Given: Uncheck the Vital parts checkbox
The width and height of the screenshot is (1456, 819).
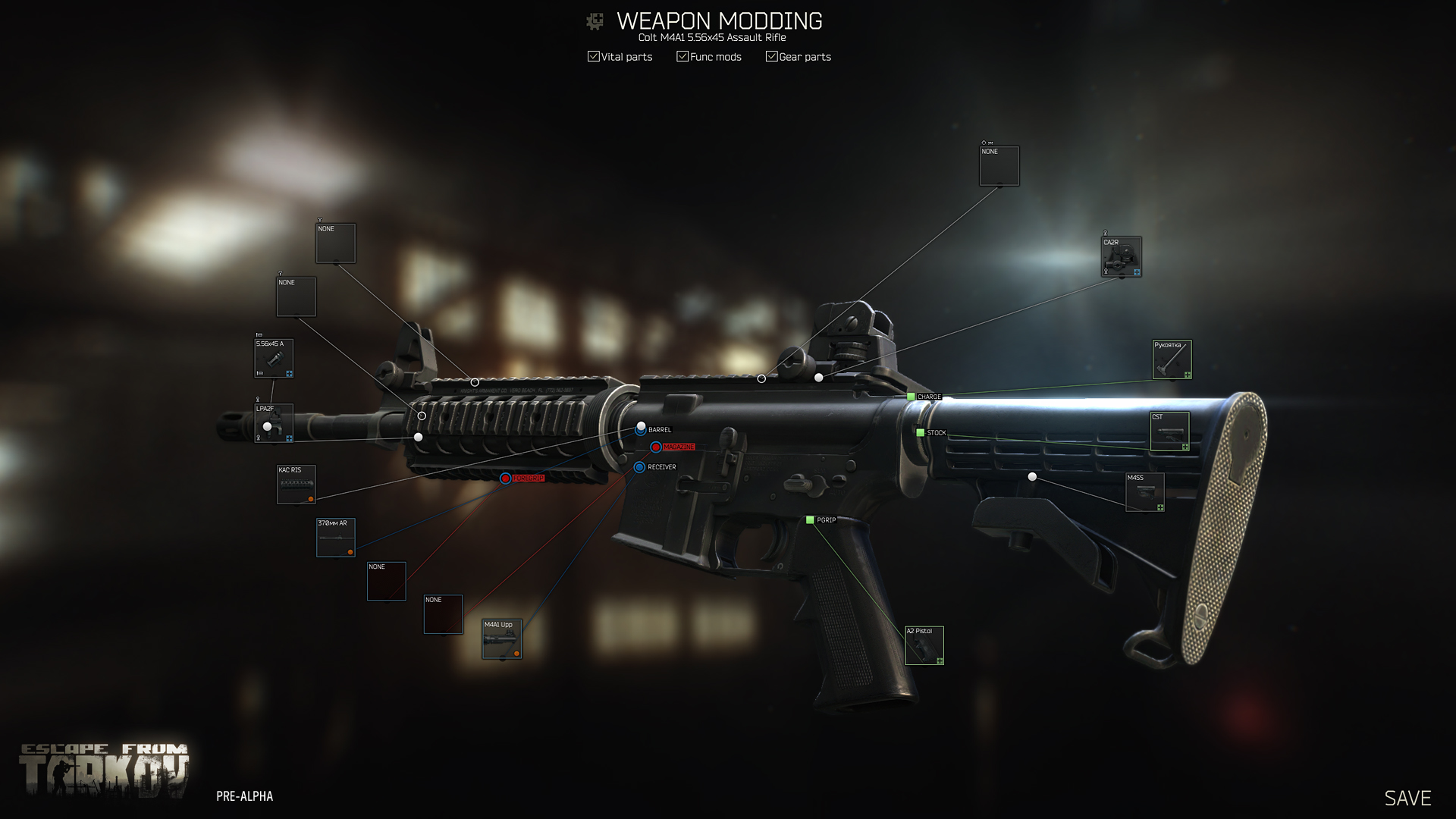Looking at the screenshot, I should coord(593,56).
